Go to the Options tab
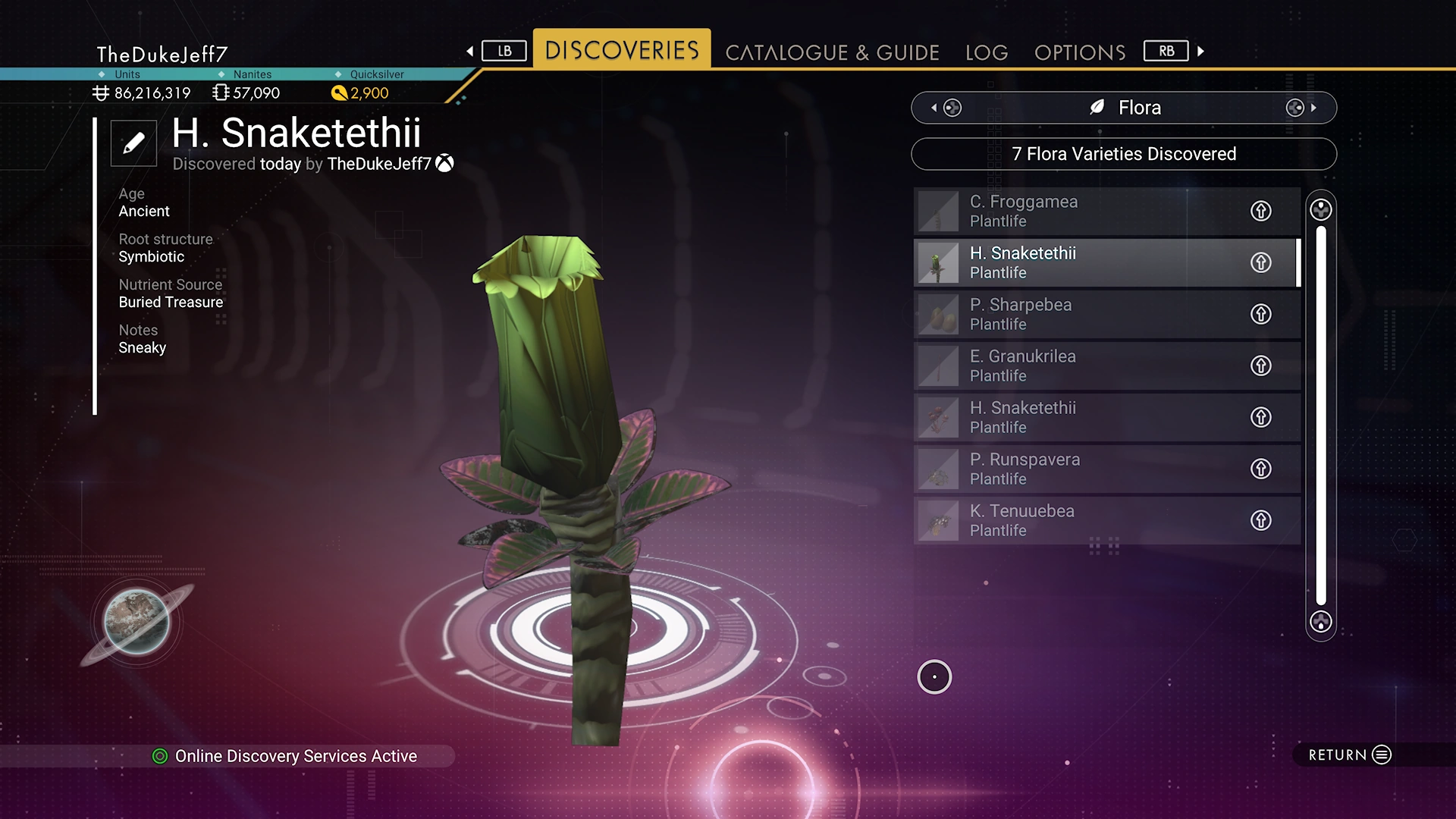The height and width of the screenshot is (819, 1456). (1080, 52)
